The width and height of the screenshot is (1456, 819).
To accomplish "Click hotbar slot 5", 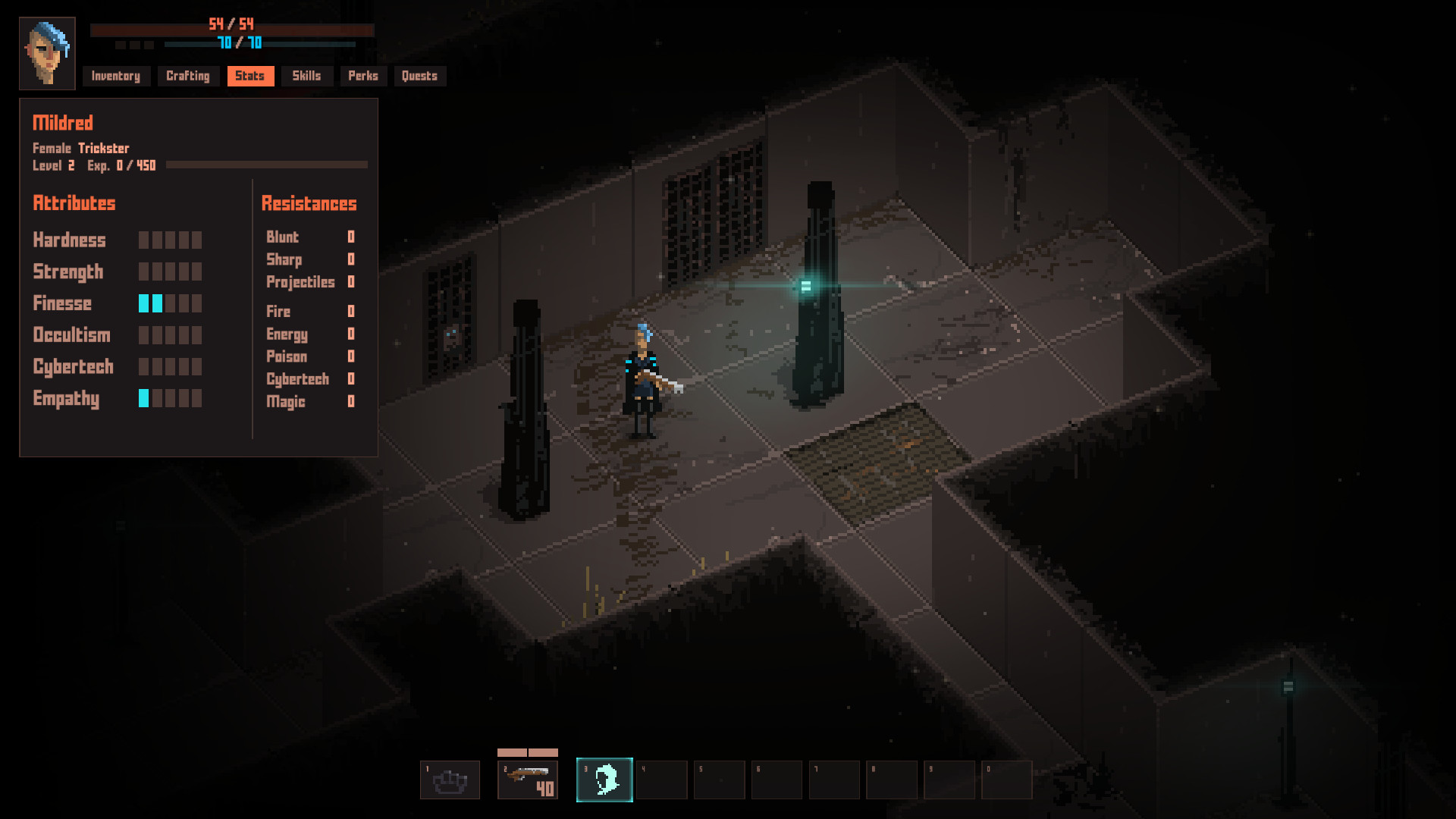I will (718, 780).
